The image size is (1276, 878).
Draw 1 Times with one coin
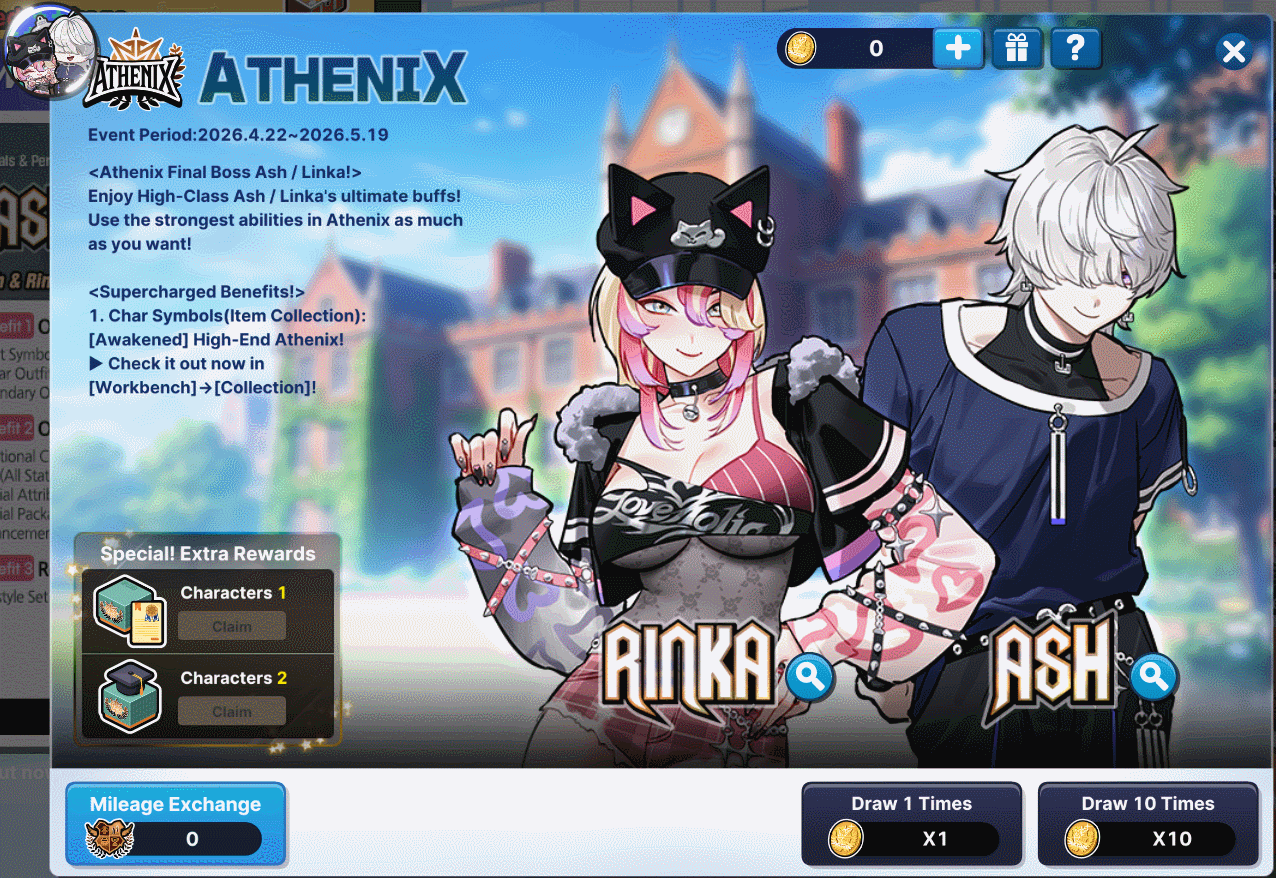click(911, 823)
